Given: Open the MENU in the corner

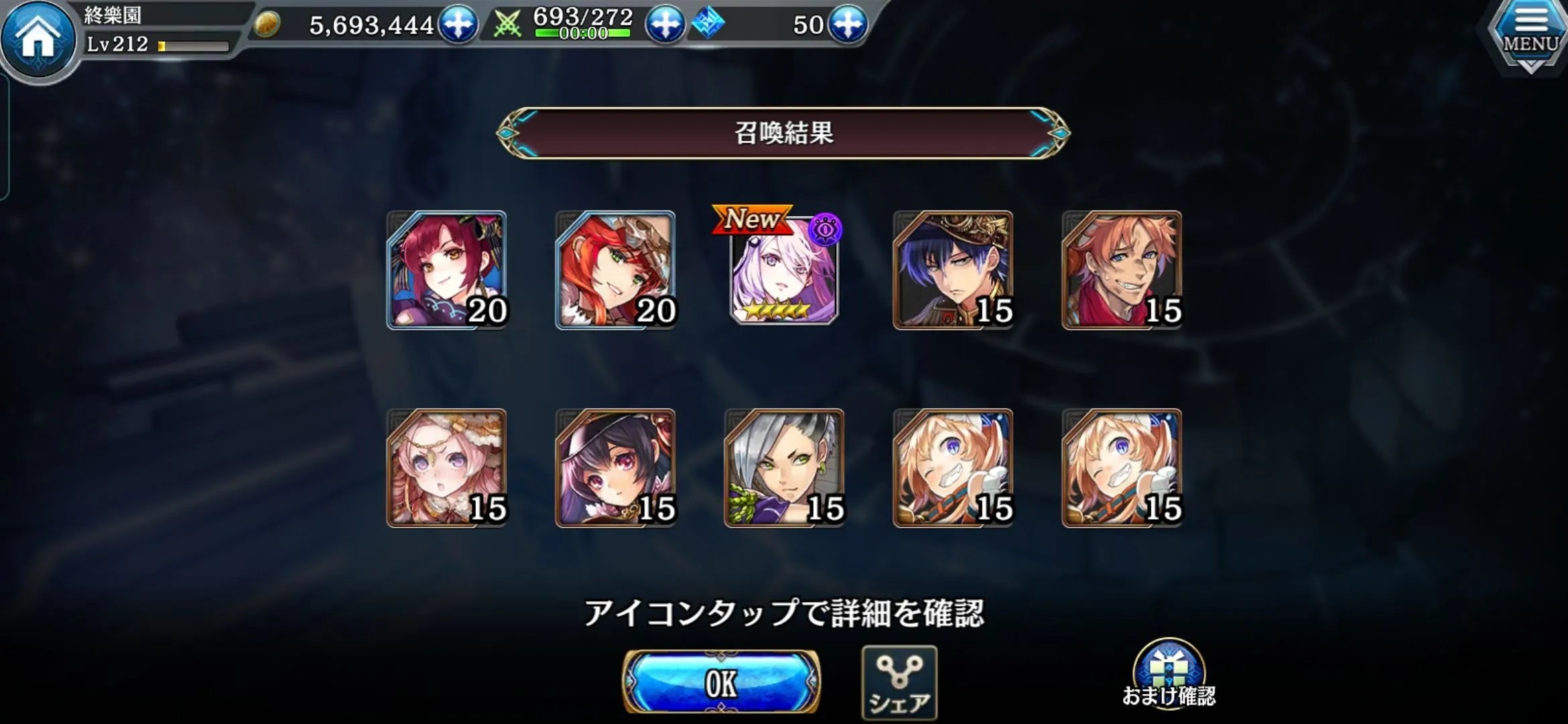Looking at the screenshot, I should click(x=1530, y=35).
